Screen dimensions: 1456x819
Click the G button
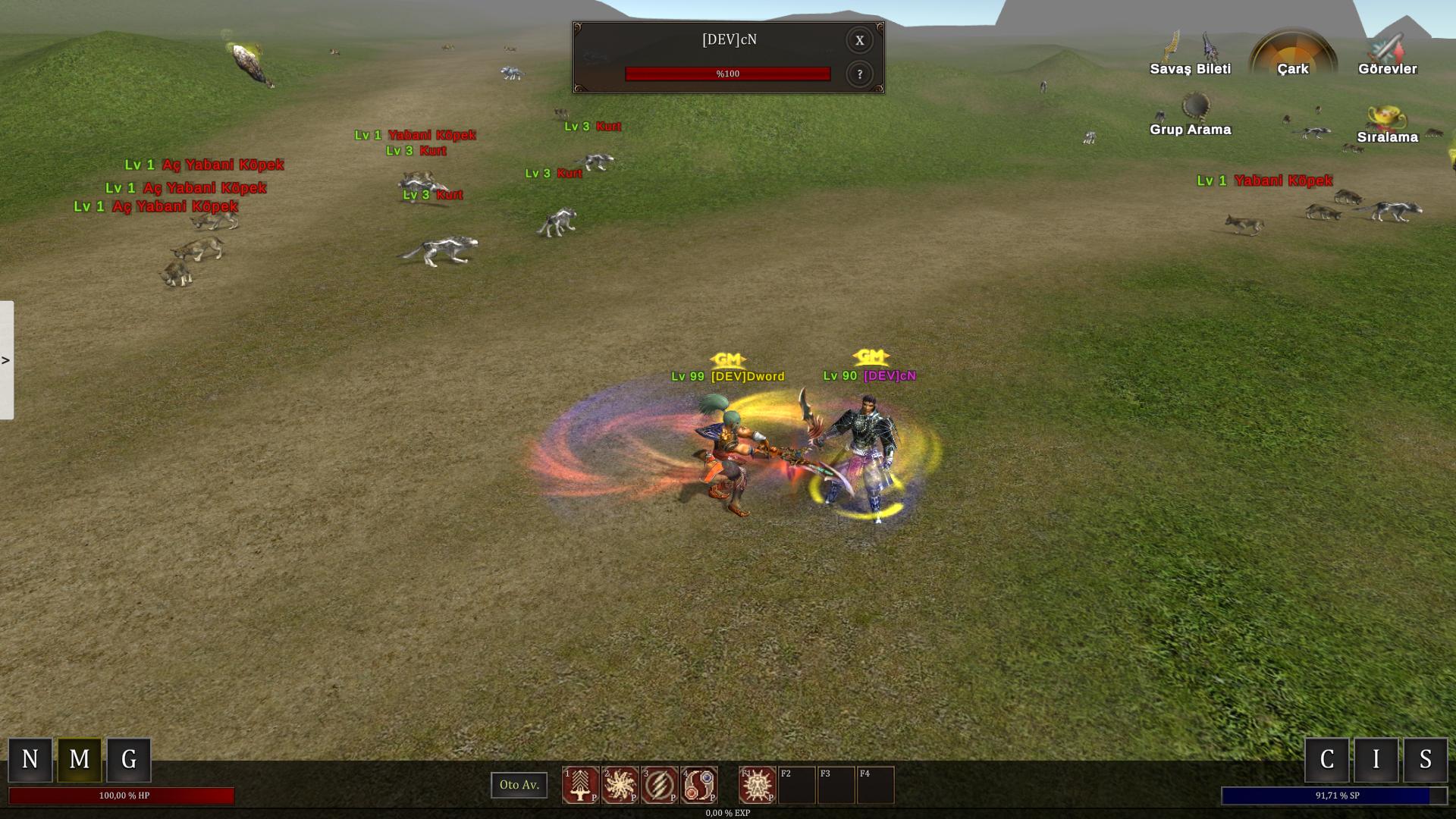click(x=129, y=759)
